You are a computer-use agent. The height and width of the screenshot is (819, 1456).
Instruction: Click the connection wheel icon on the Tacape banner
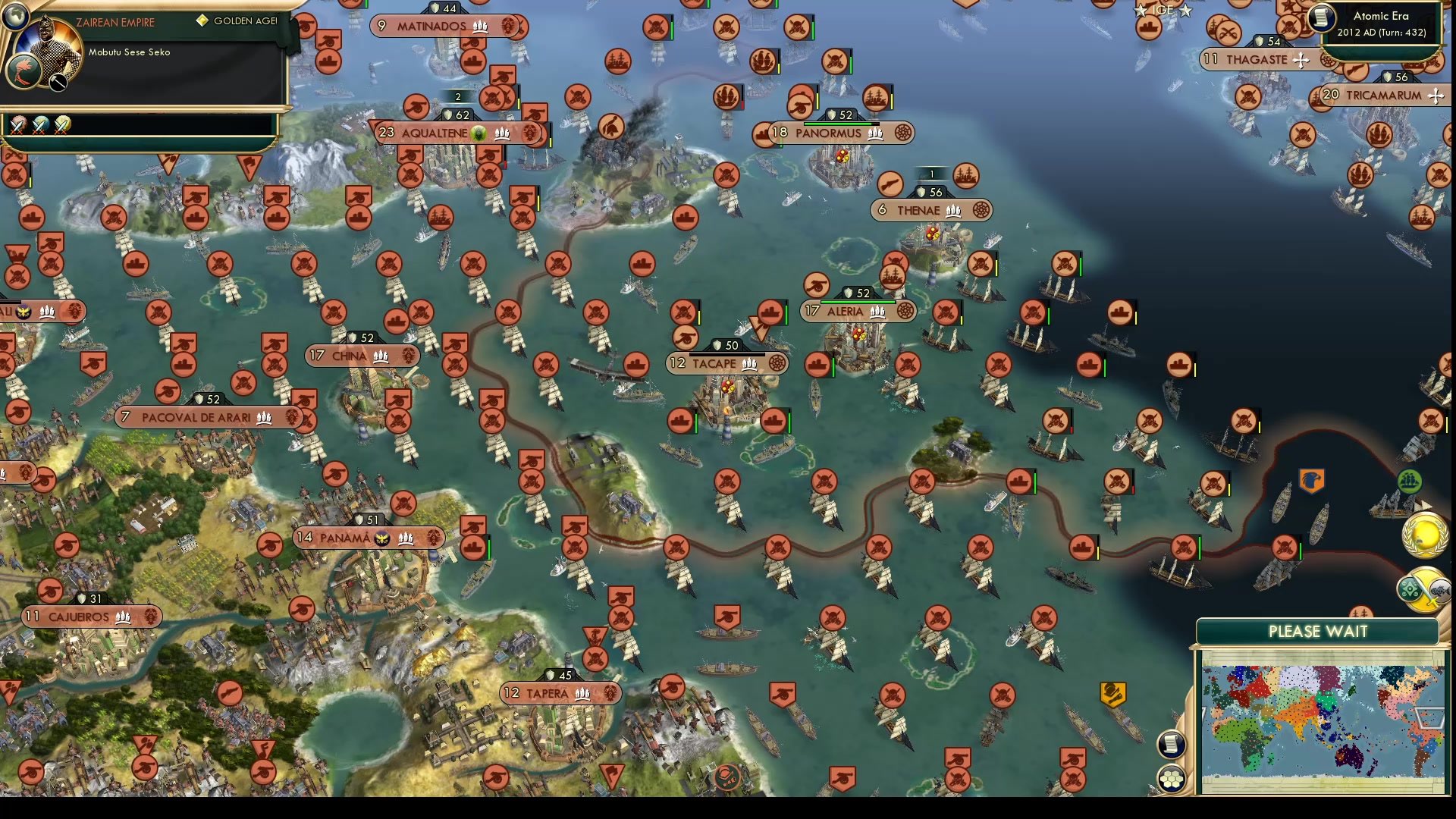[776, 363]
